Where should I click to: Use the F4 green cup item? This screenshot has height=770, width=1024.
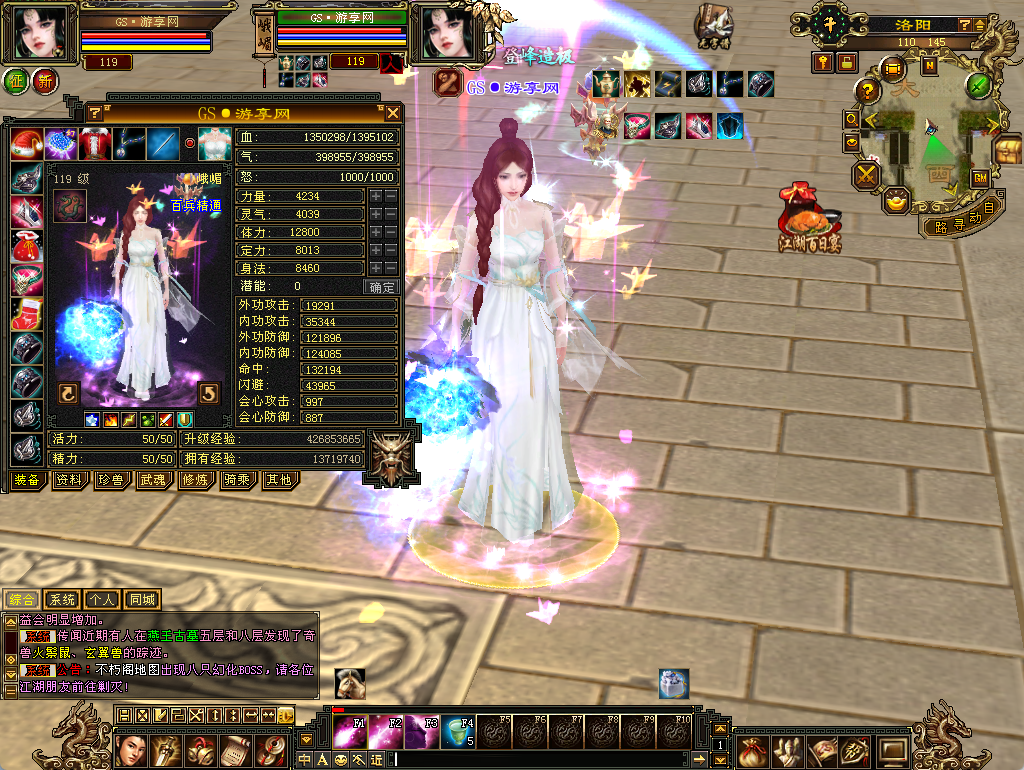pyautogui.click(x=458, y=731)
